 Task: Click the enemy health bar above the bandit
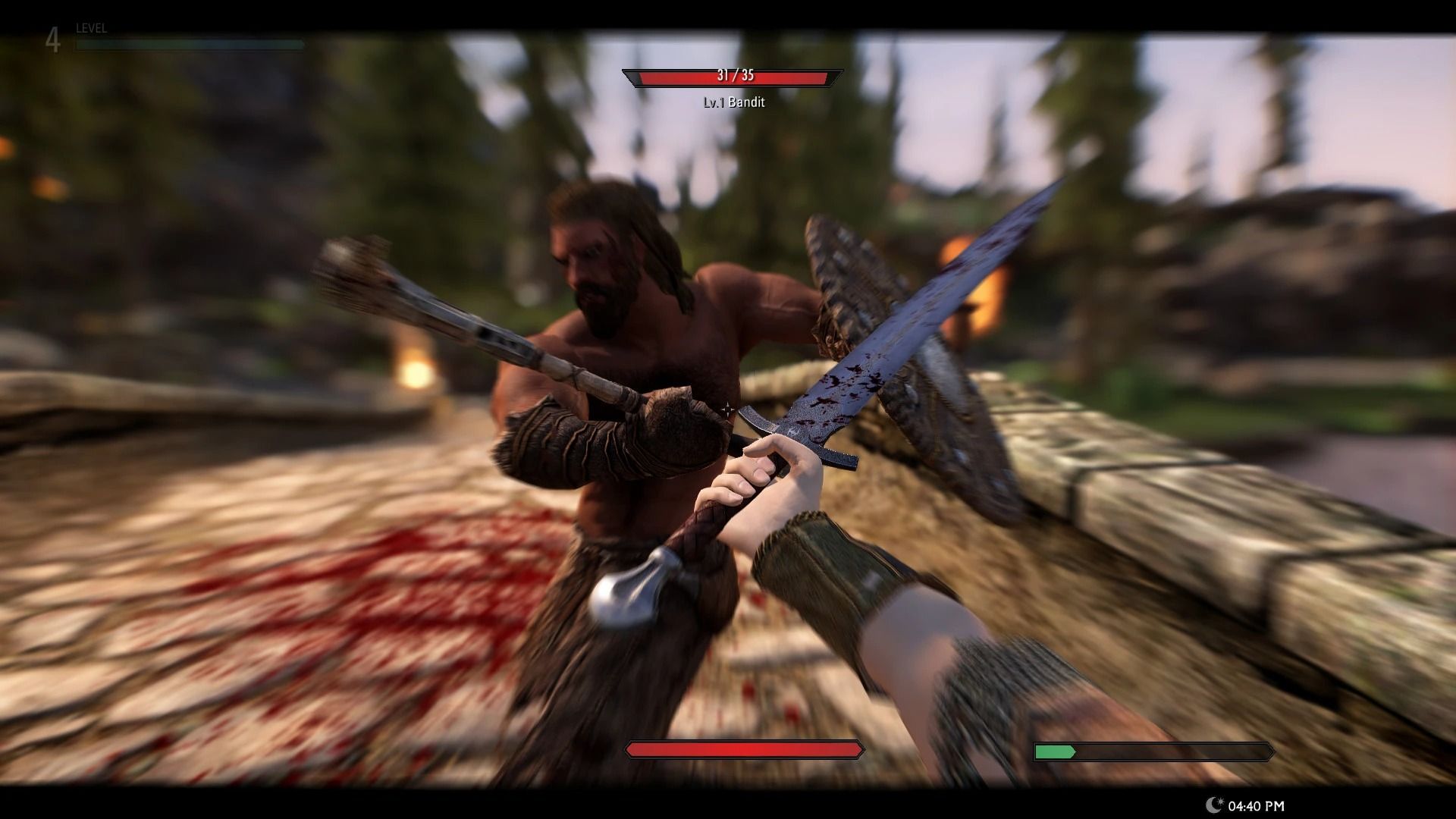732,77
